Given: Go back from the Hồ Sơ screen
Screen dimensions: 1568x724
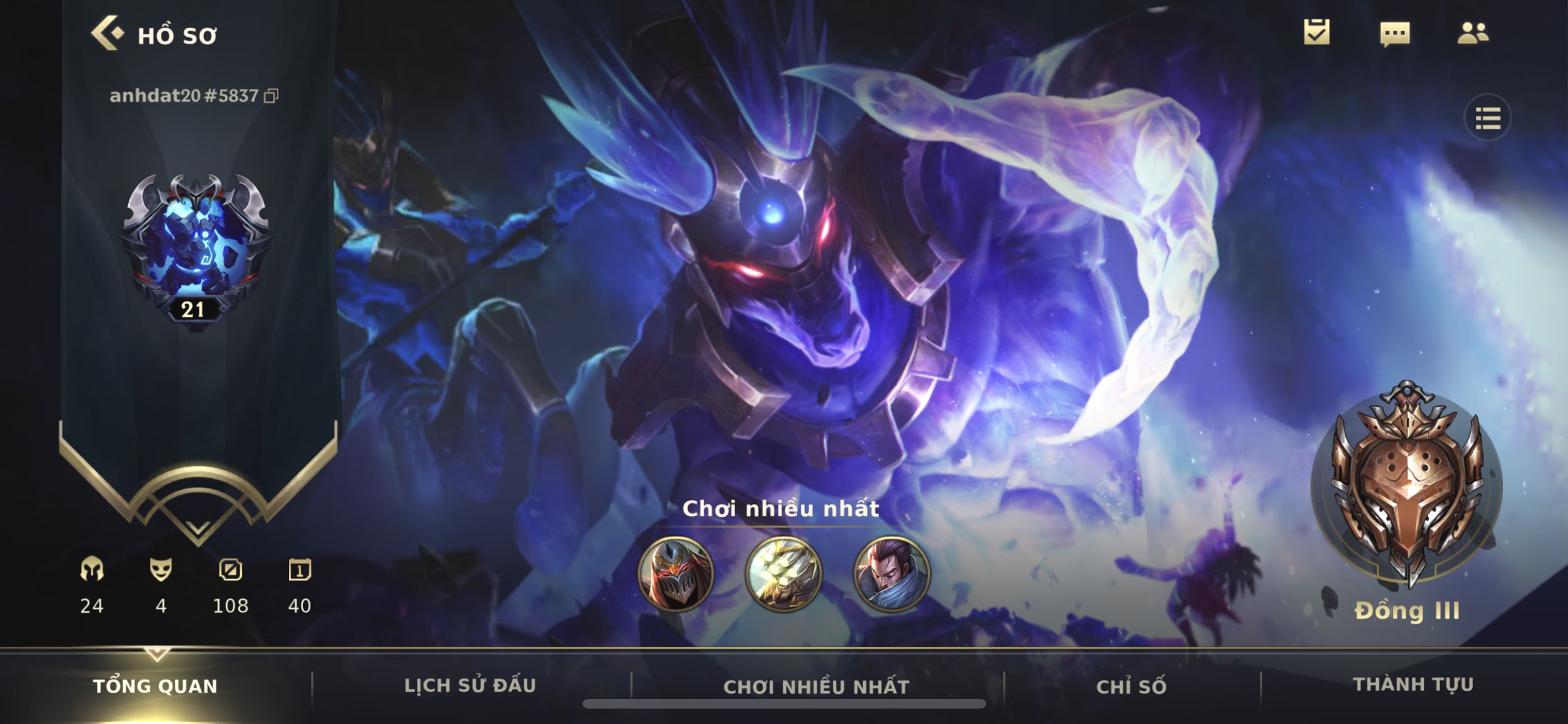Looking at the screenshot, I should (107, 33).
